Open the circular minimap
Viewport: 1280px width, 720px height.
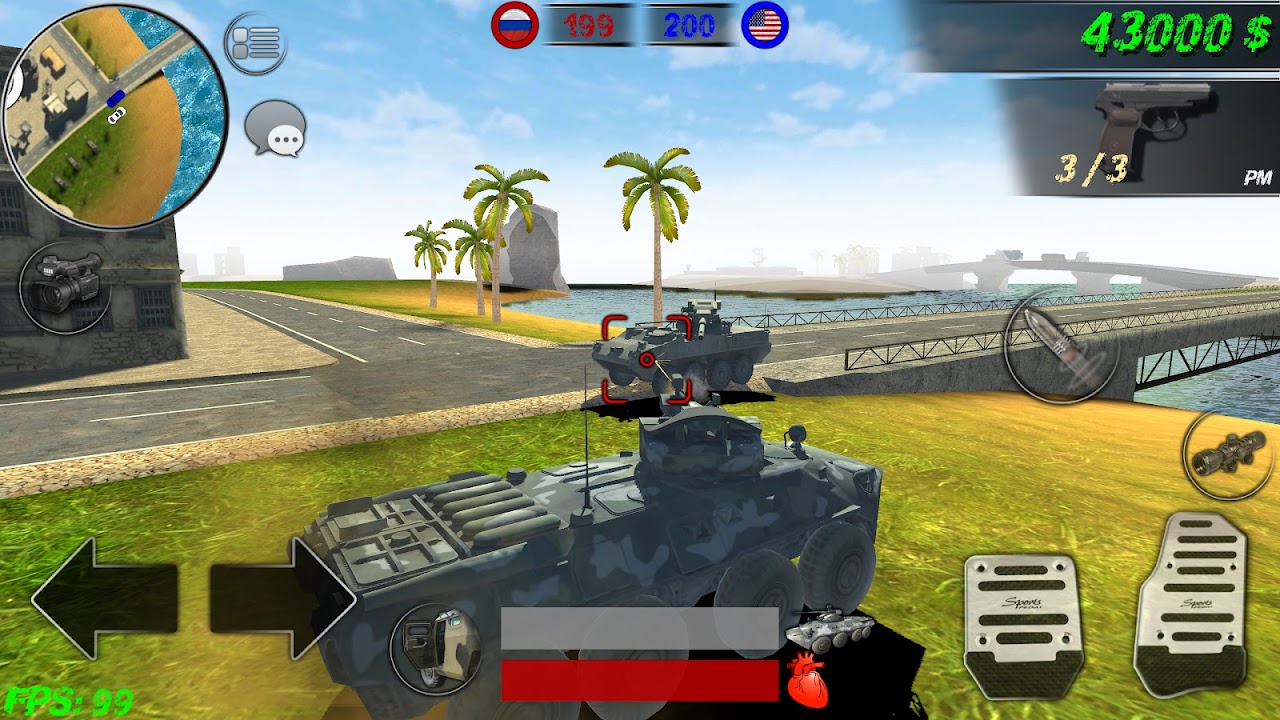click(114, 116)
